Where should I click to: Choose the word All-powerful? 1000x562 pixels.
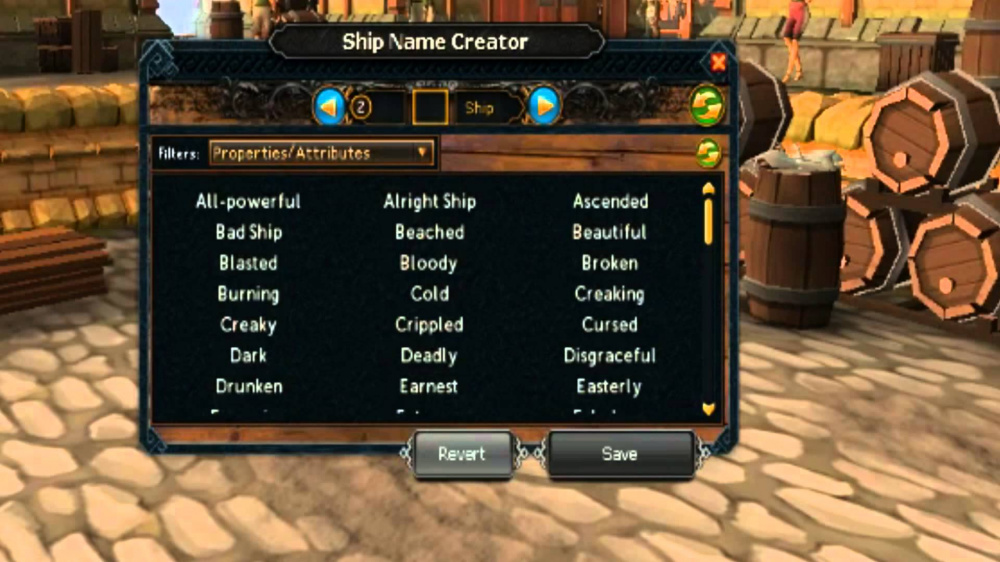(248, 201)
